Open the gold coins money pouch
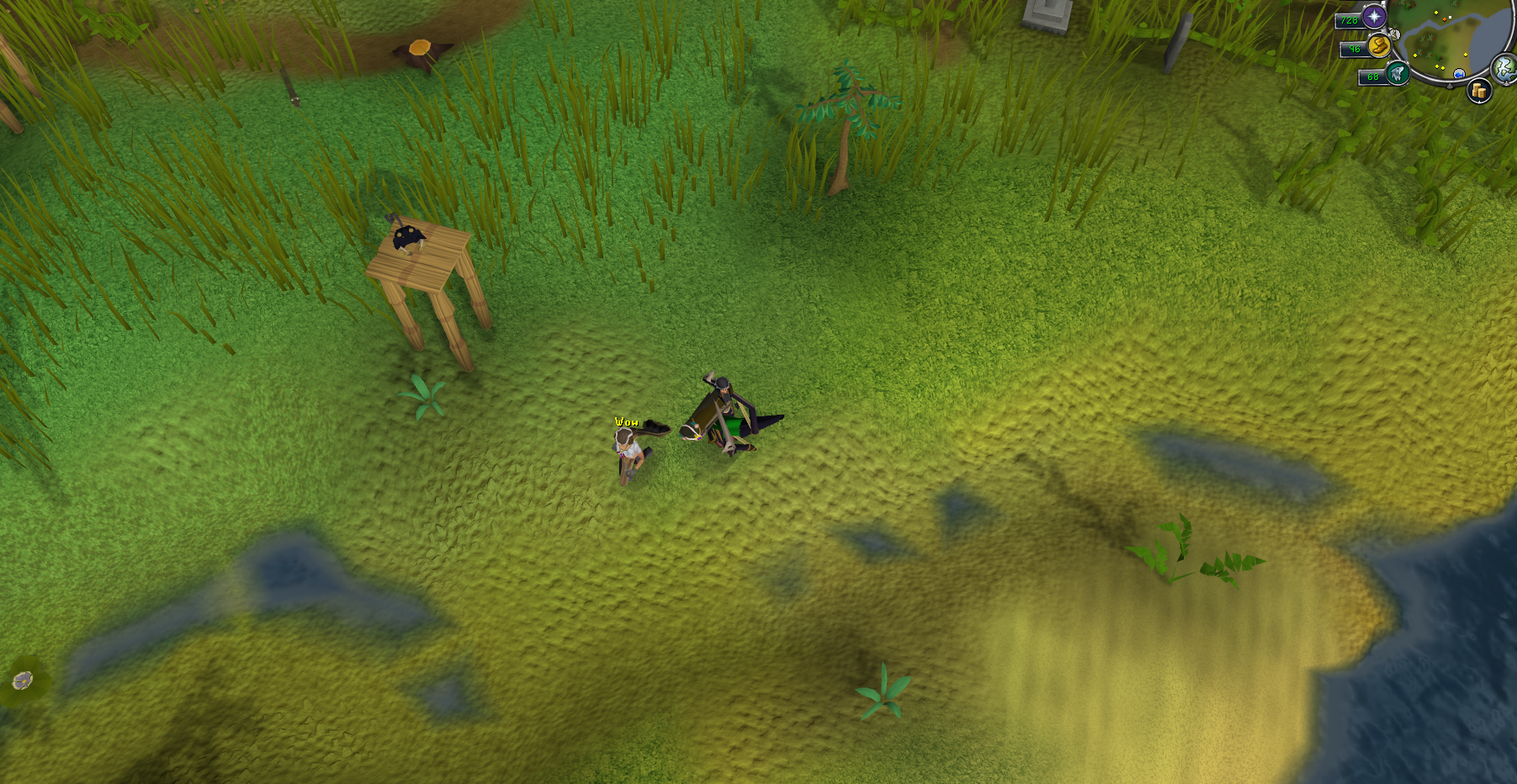This screenshot has width=1517, height=784. (x=1478, y=91)
